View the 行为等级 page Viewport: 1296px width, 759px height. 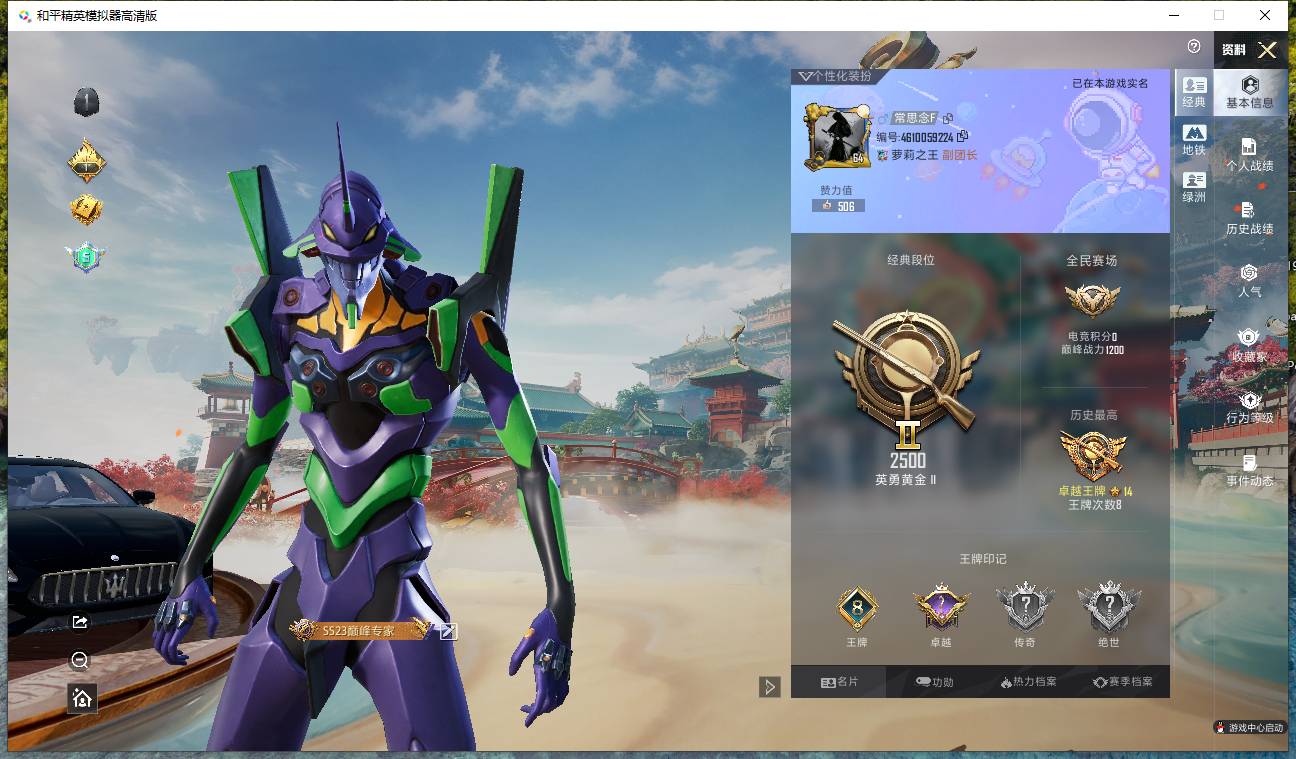pyautogui.click(x=1249, y=408)
